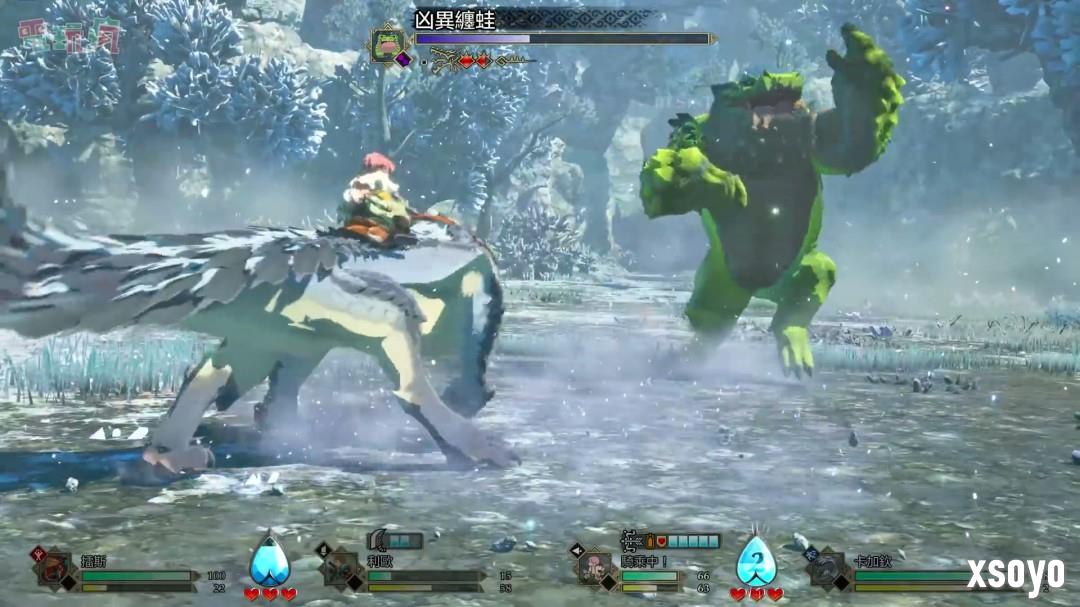Select the 凶異纏蛙 enemy portrait icon

coord(385,42)
